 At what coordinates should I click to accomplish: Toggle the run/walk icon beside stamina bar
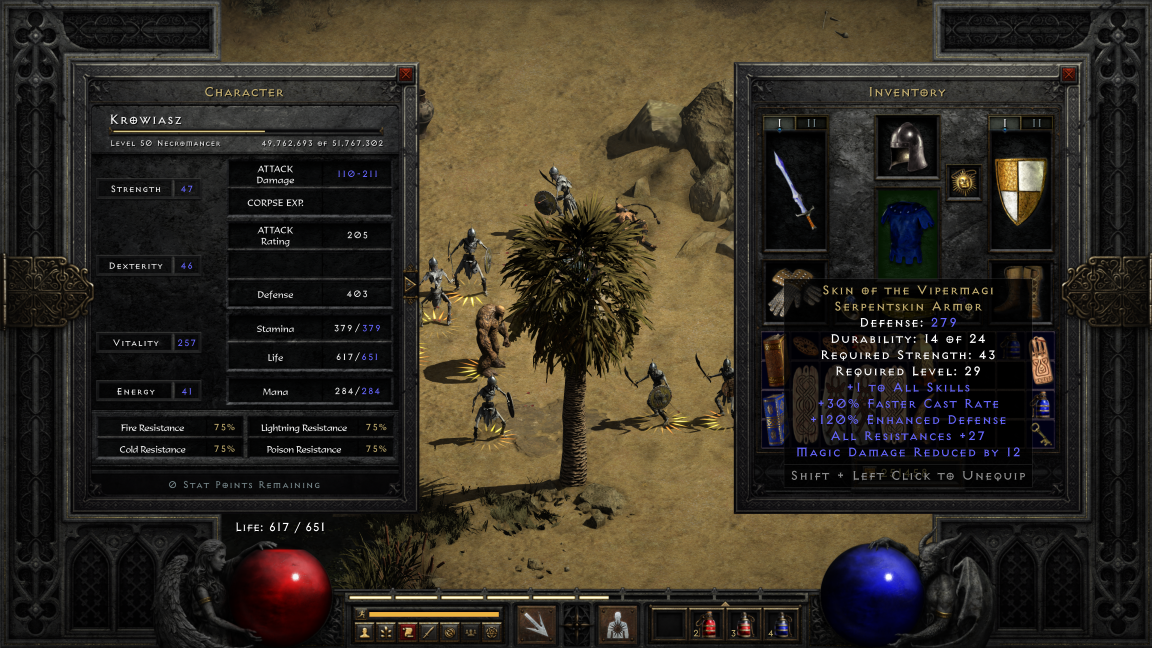pyautogui.click(x=360, y=613)
